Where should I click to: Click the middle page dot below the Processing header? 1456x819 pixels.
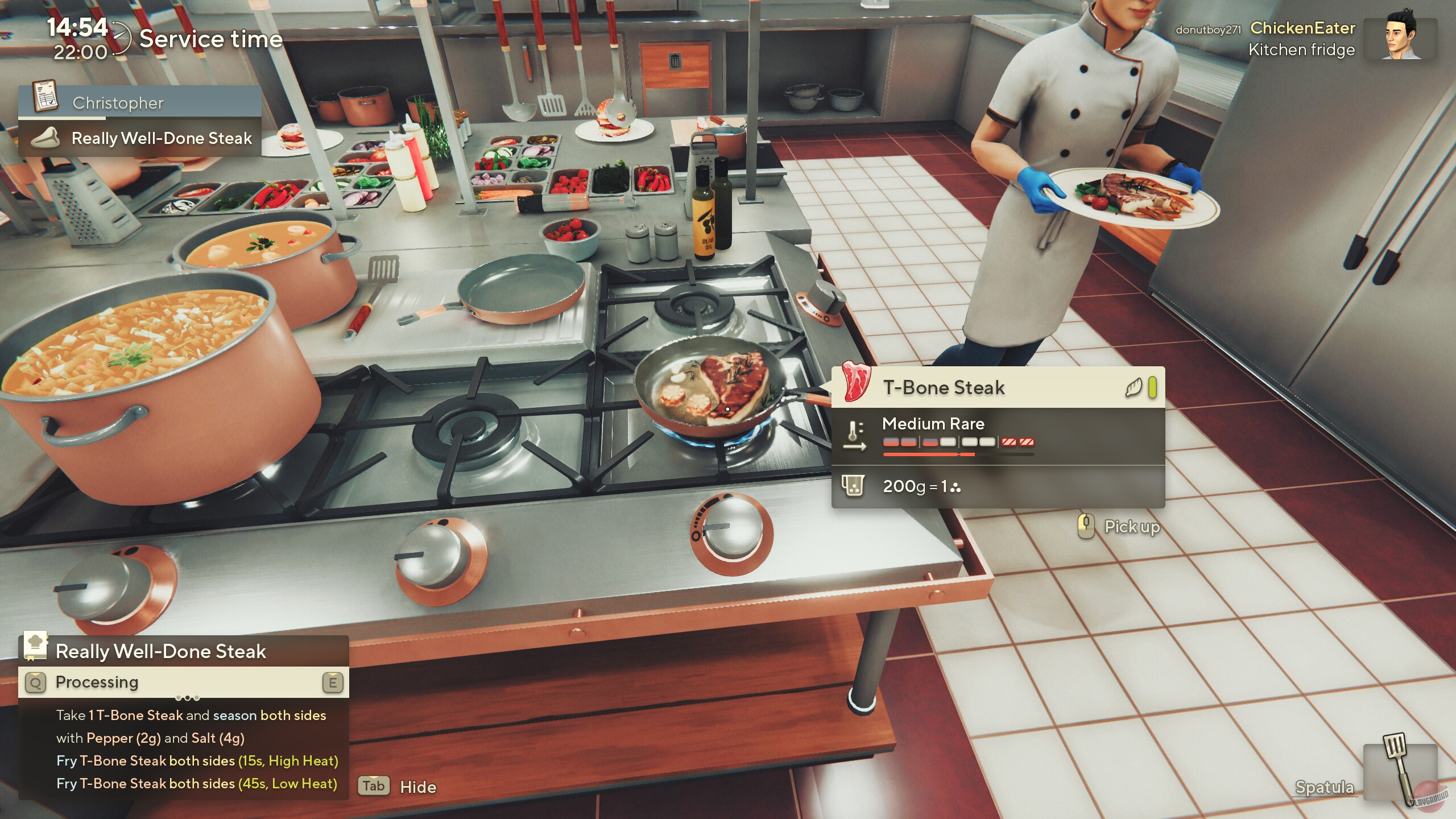pyautogui.click(x=188, y=698)
